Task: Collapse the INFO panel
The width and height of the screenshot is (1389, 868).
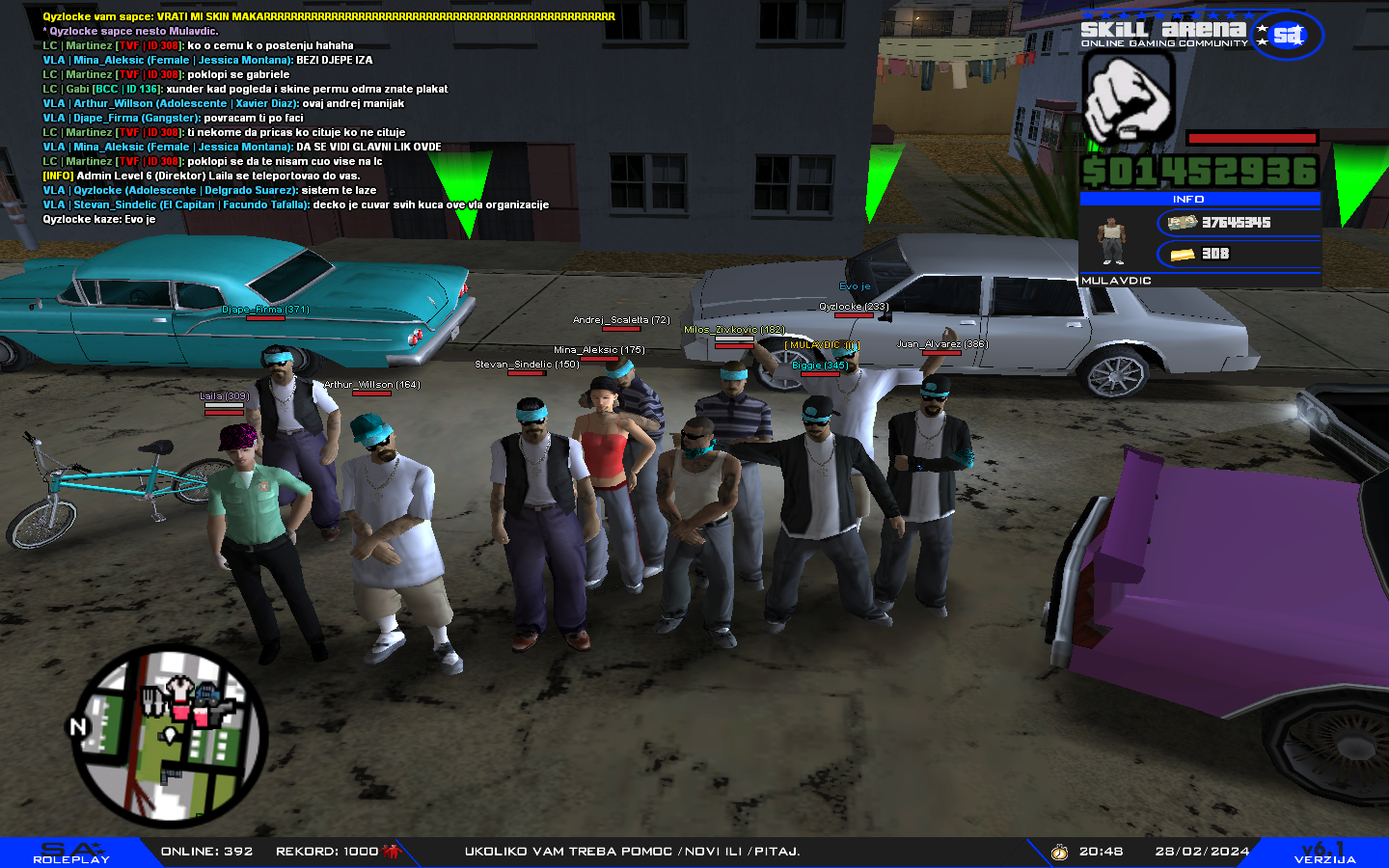Action: (x=1201, y=199)
